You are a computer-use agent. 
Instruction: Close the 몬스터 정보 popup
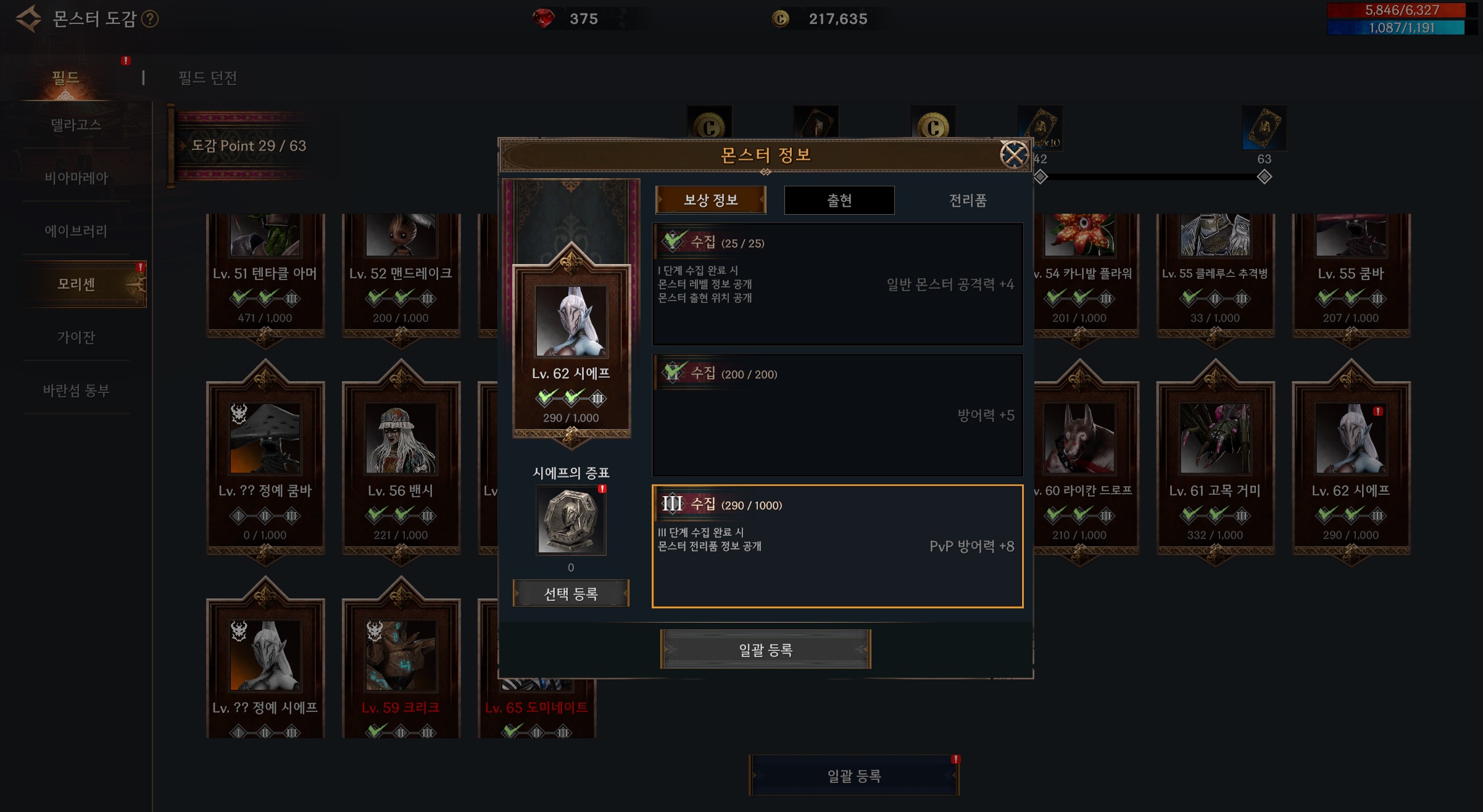click(x=1013, y=154)
